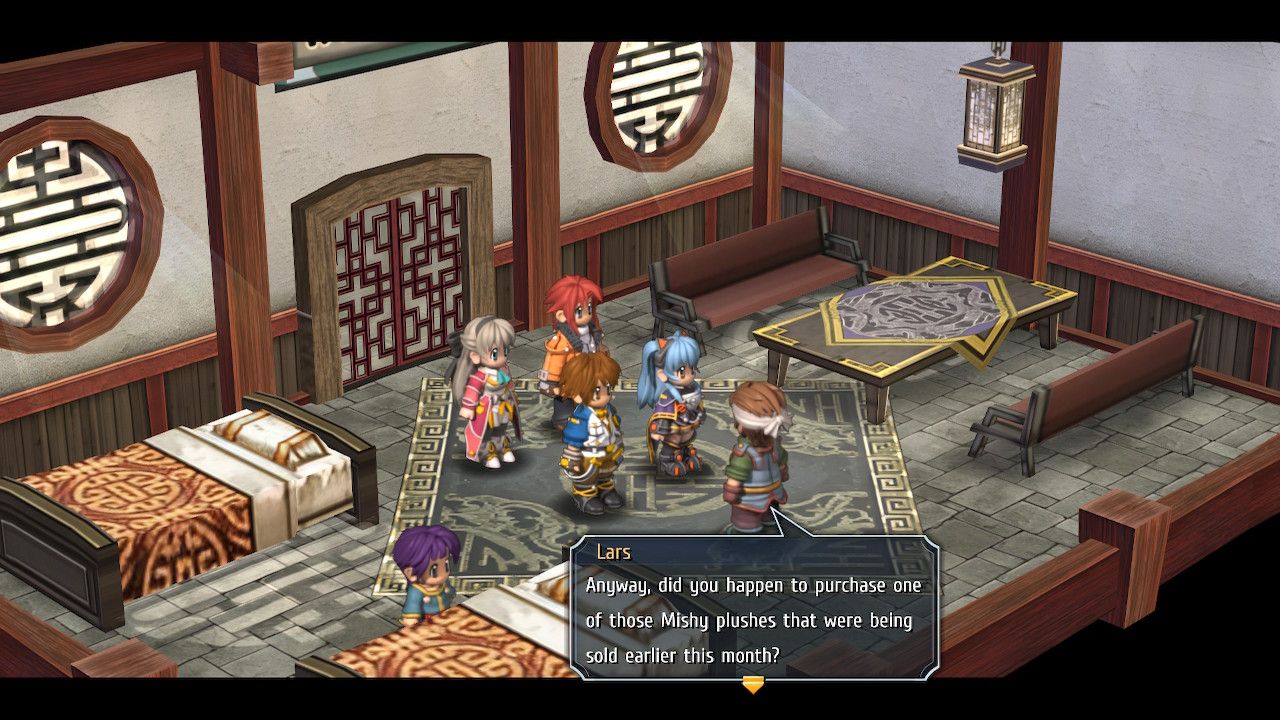Select the white-haired girl in red outfit
Screen dimensions: 1280x720
[487, 400]
